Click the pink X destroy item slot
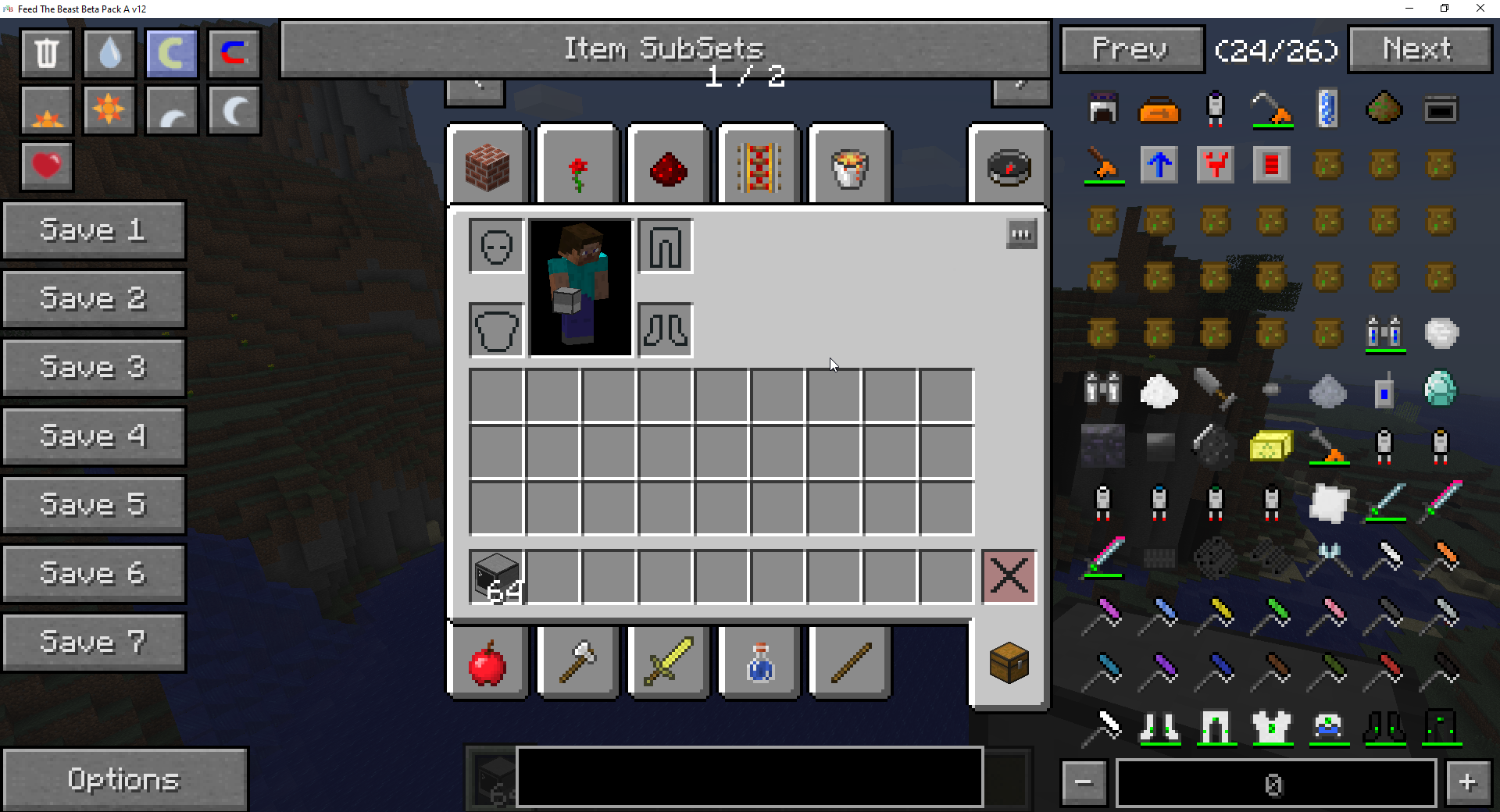1500x812 pixels. pos(1009,577)
